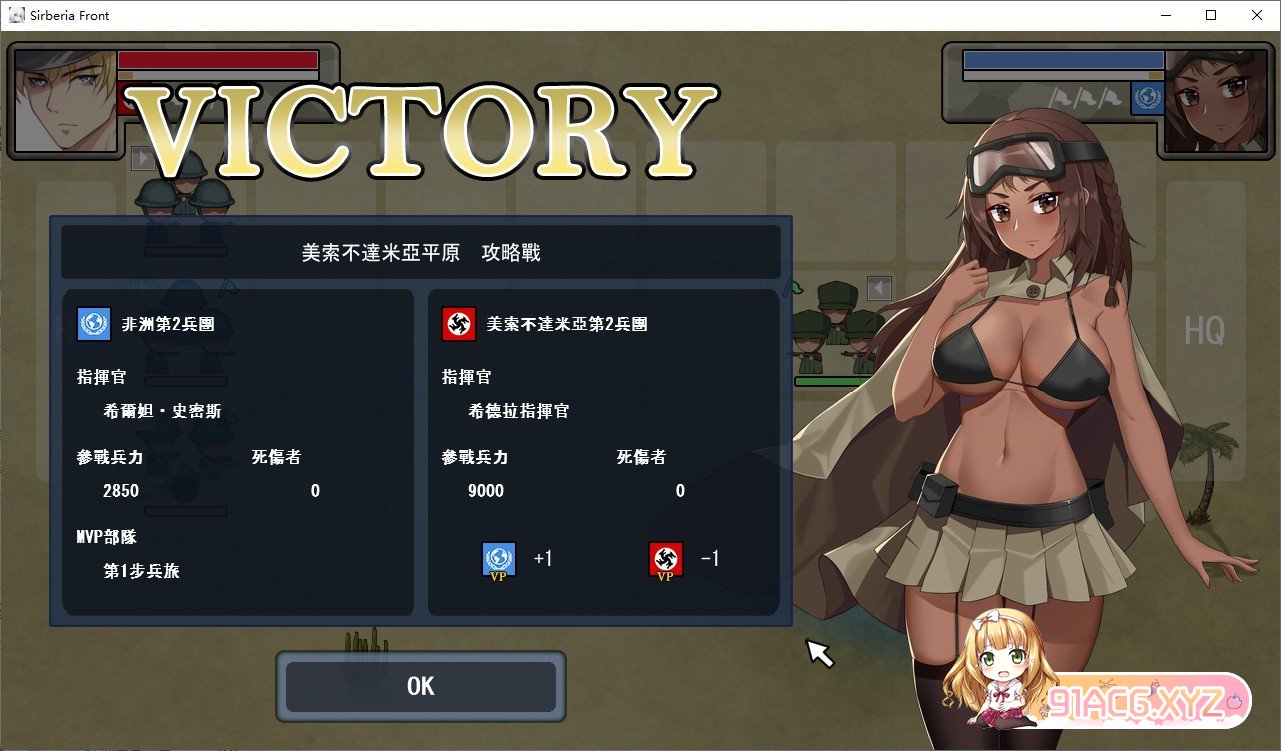Click the red health bar of the left commander

pyautogui.click(x=218, y=59)
